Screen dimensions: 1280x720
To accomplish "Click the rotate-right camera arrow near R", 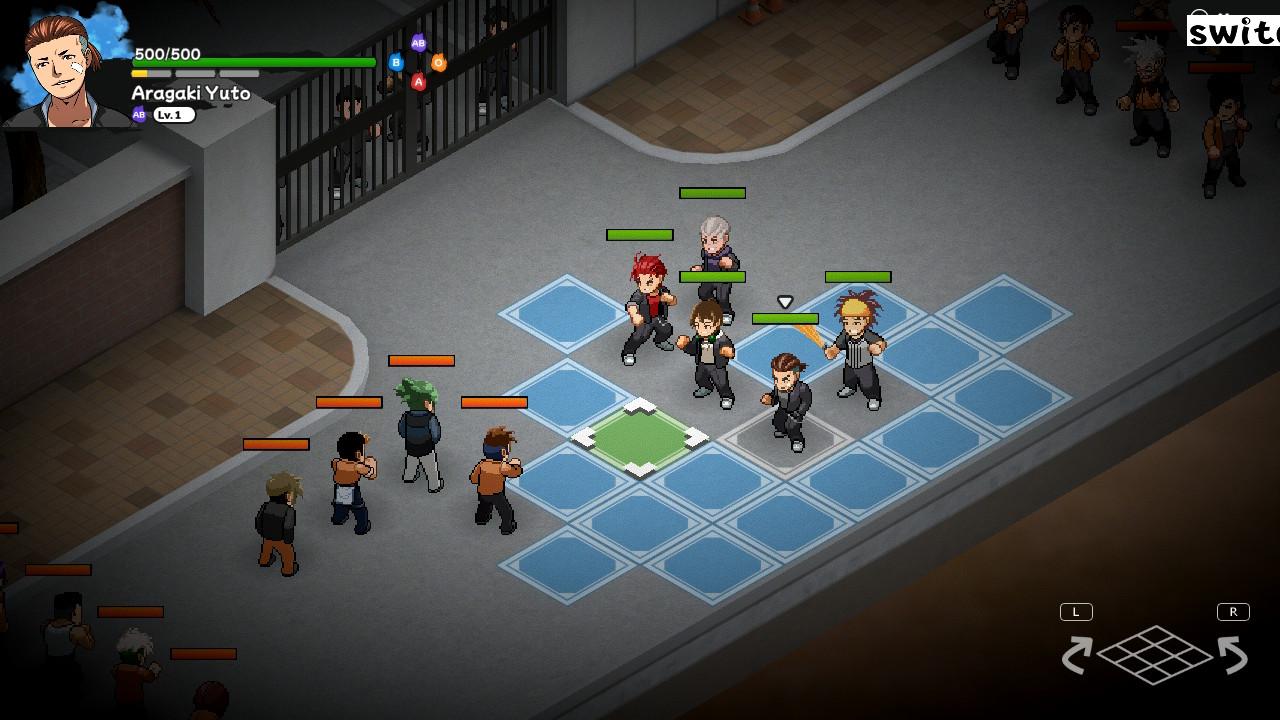I will (x=1232, y=654).
